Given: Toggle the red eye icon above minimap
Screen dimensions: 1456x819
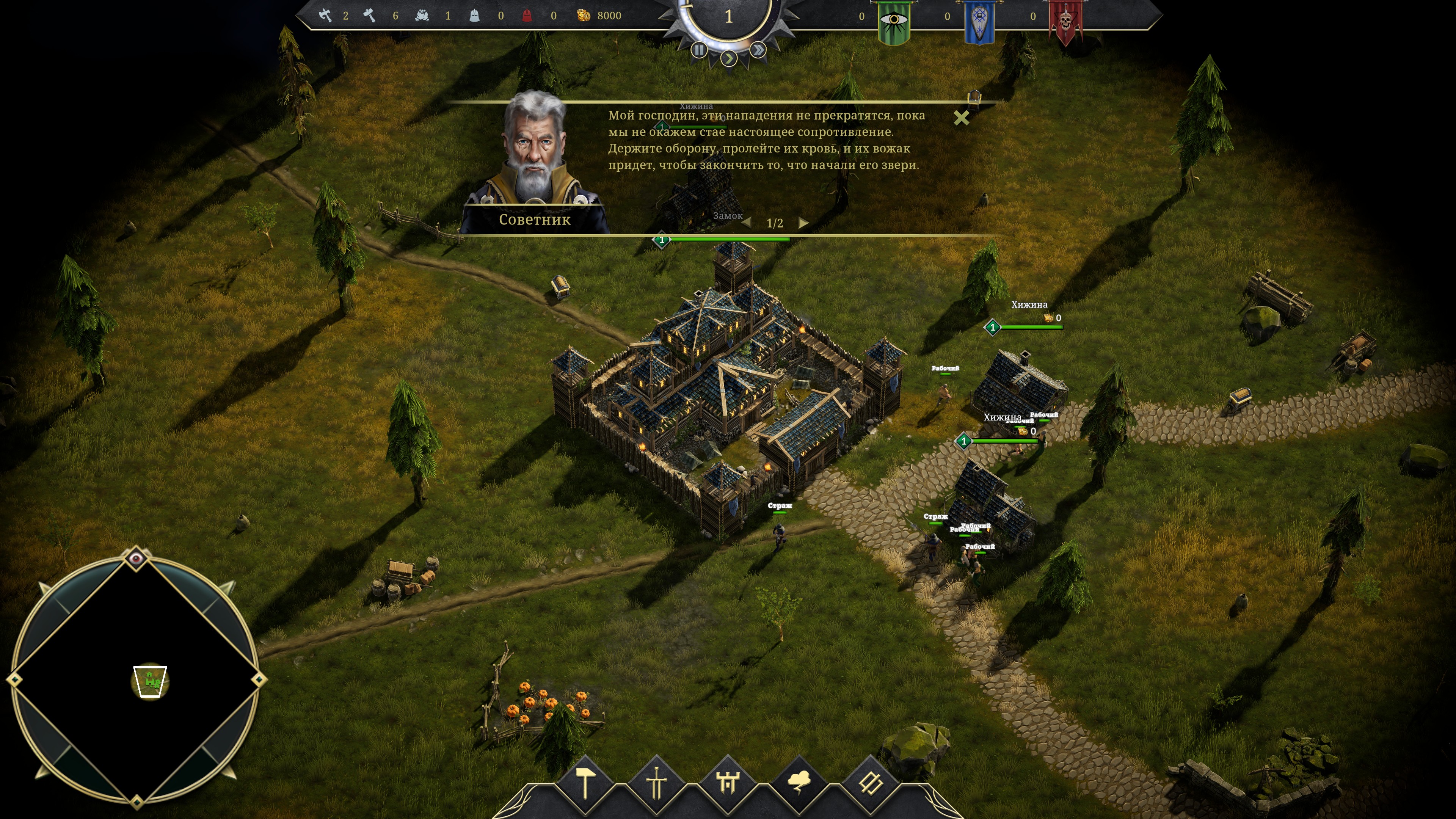Looking at the screenshot, I should coord(136,559).
